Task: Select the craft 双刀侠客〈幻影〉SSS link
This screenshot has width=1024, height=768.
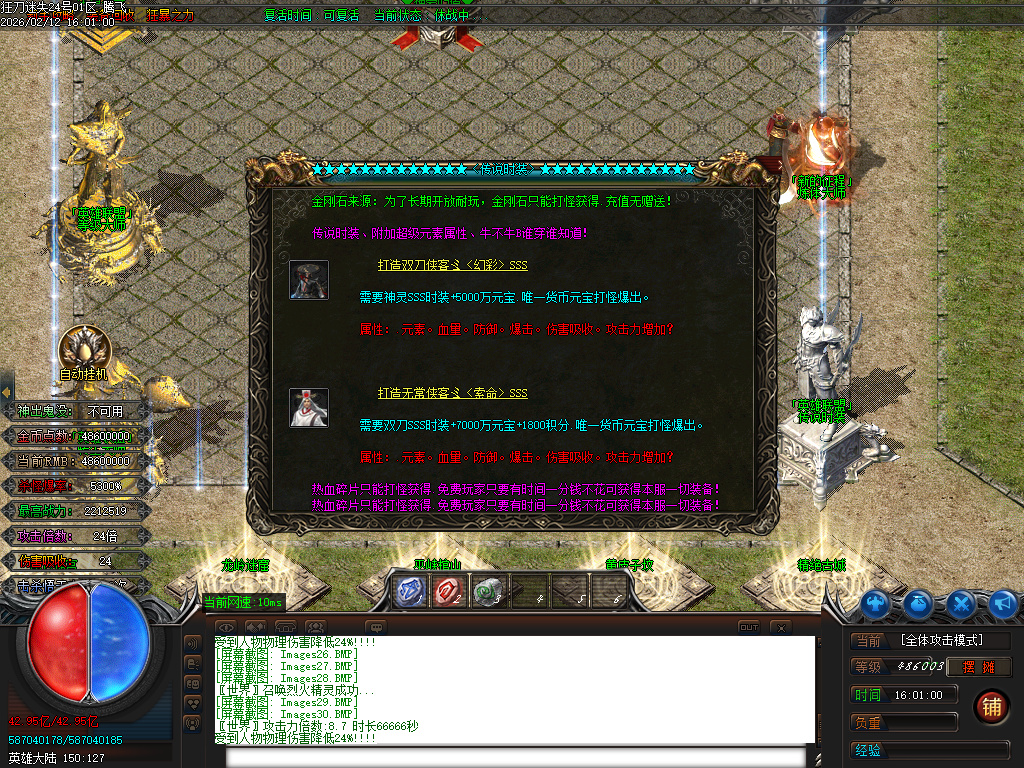Action: (452, 265)
